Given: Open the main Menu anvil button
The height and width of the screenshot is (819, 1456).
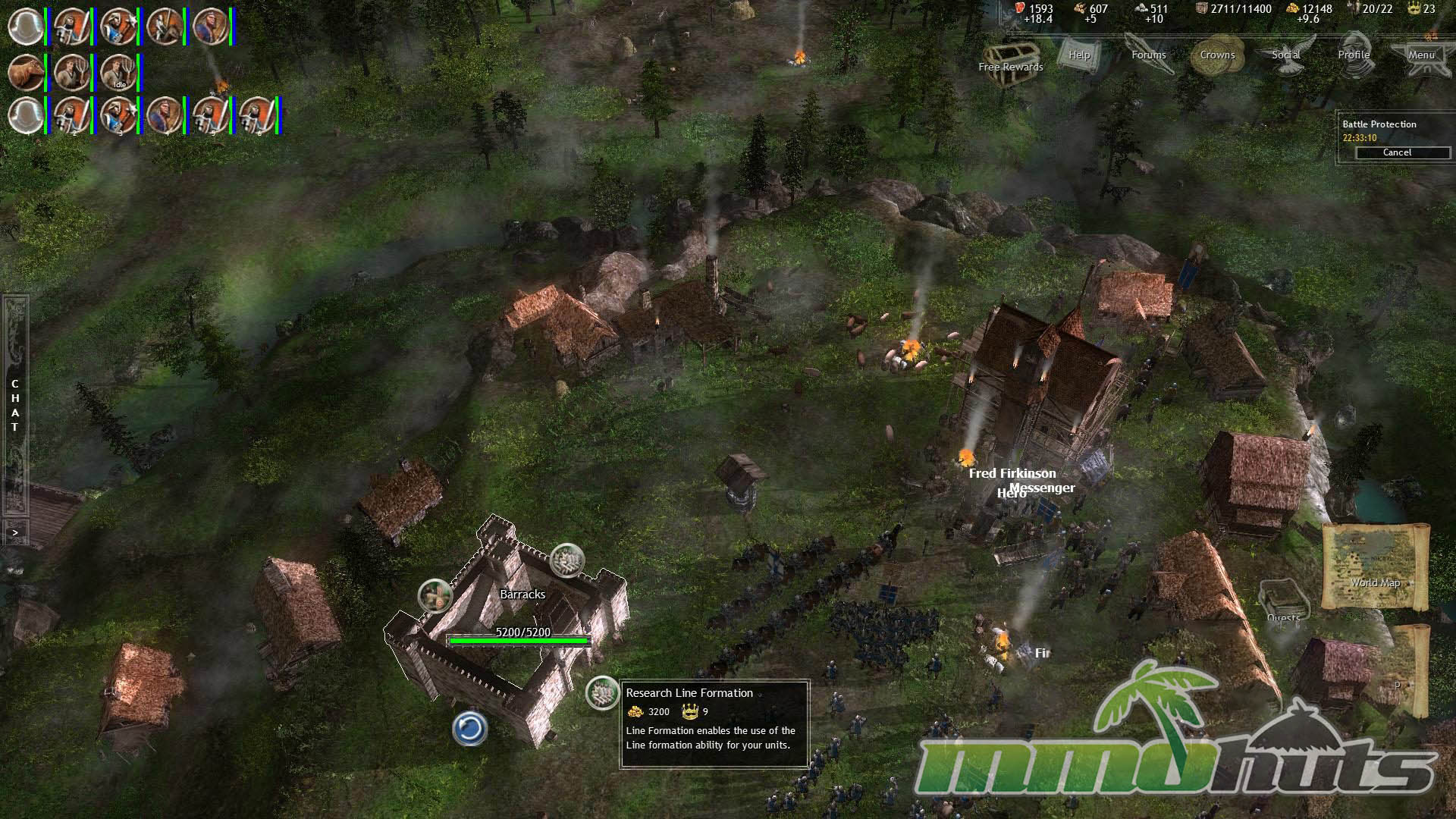Looking at the screenshot, I should (x=1421, y=55).
